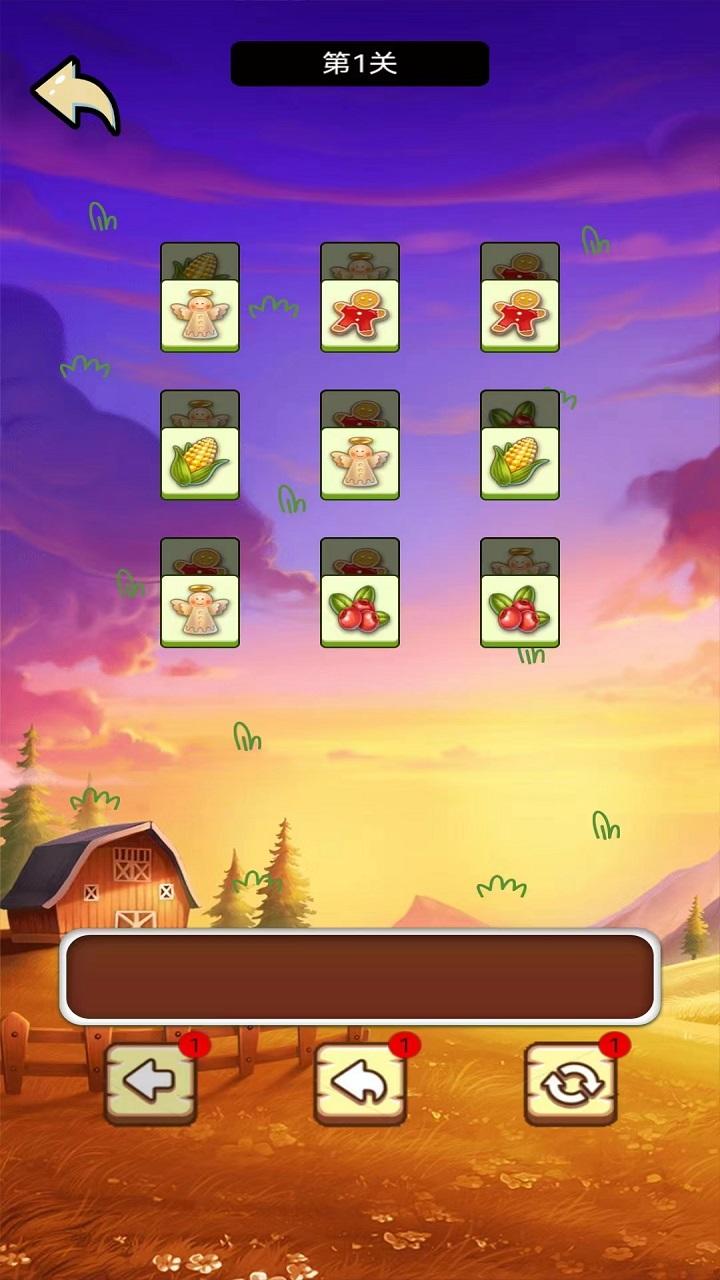Pick the angel tile between two corn tiles
Screen dimensions: 720x1280
point(360,464)
